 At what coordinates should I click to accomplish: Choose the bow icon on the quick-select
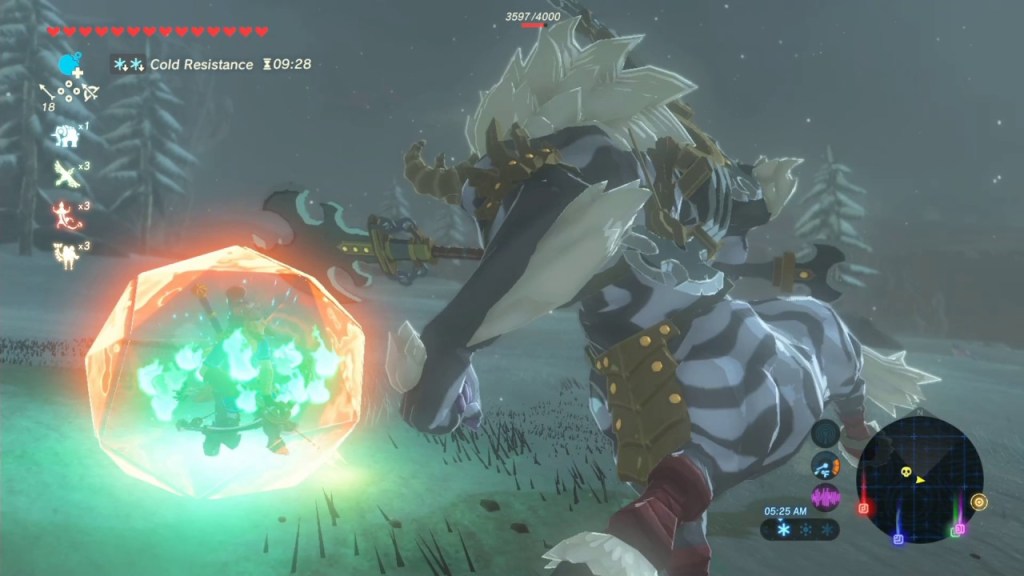pos(91,93)
